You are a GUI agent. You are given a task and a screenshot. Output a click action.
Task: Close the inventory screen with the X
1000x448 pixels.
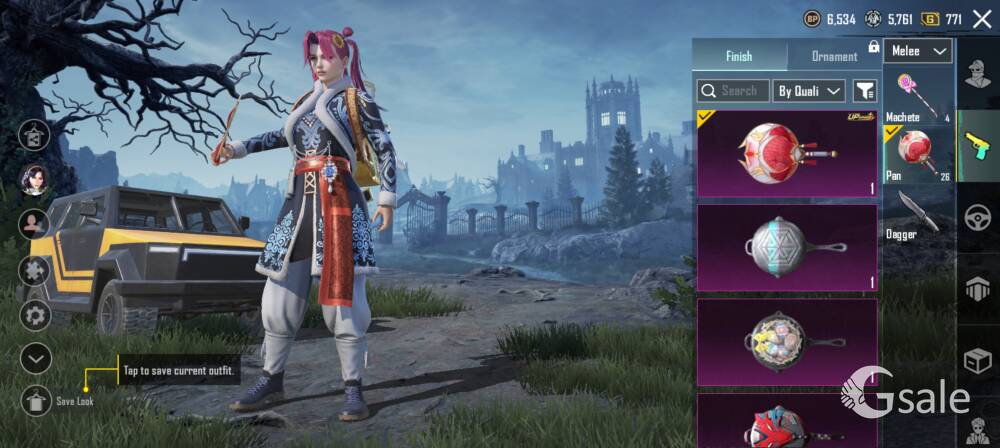click(x=982, y=19)
